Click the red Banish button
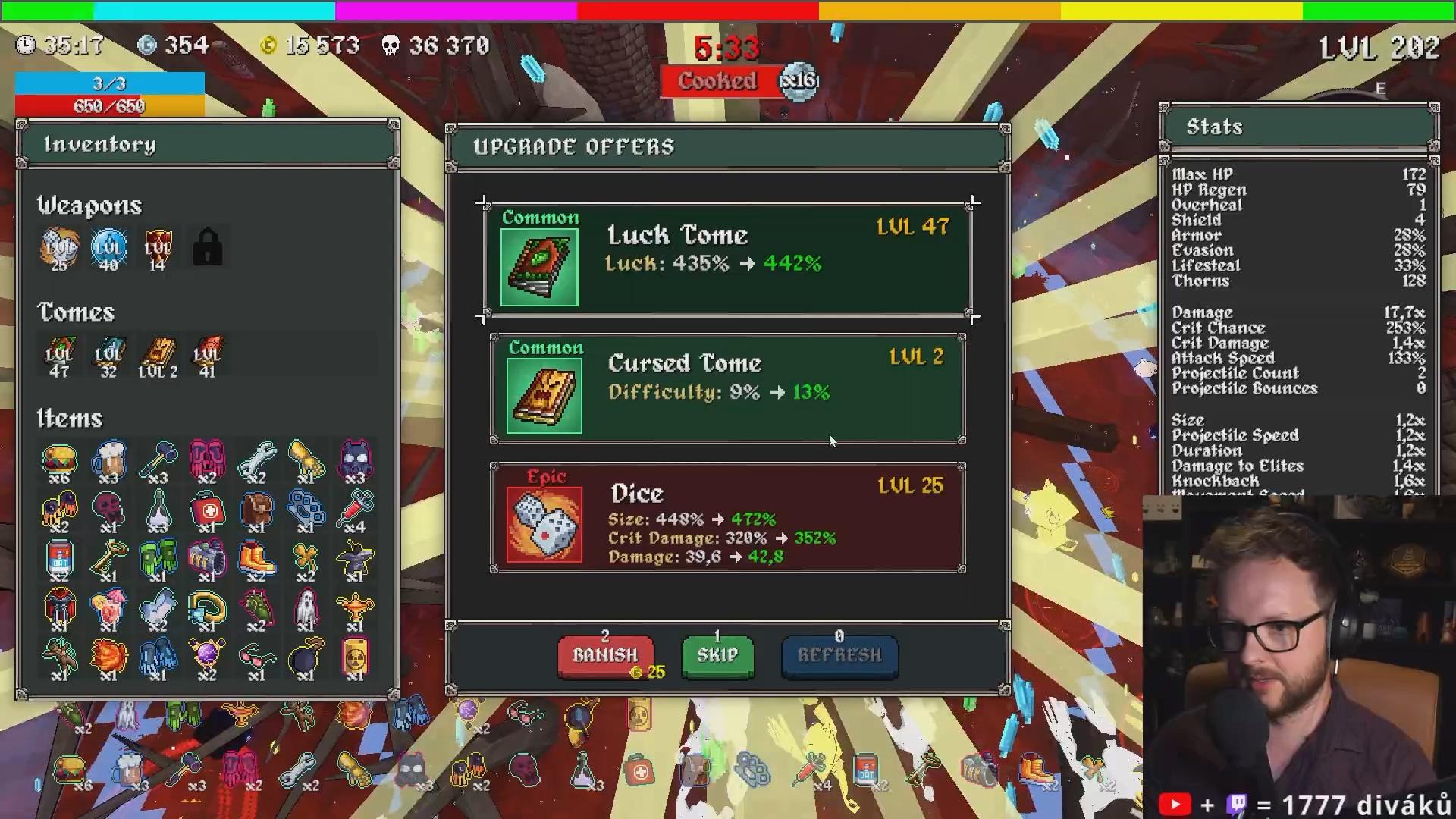This screenshot has width=1456, height=819. pos(605,655)
